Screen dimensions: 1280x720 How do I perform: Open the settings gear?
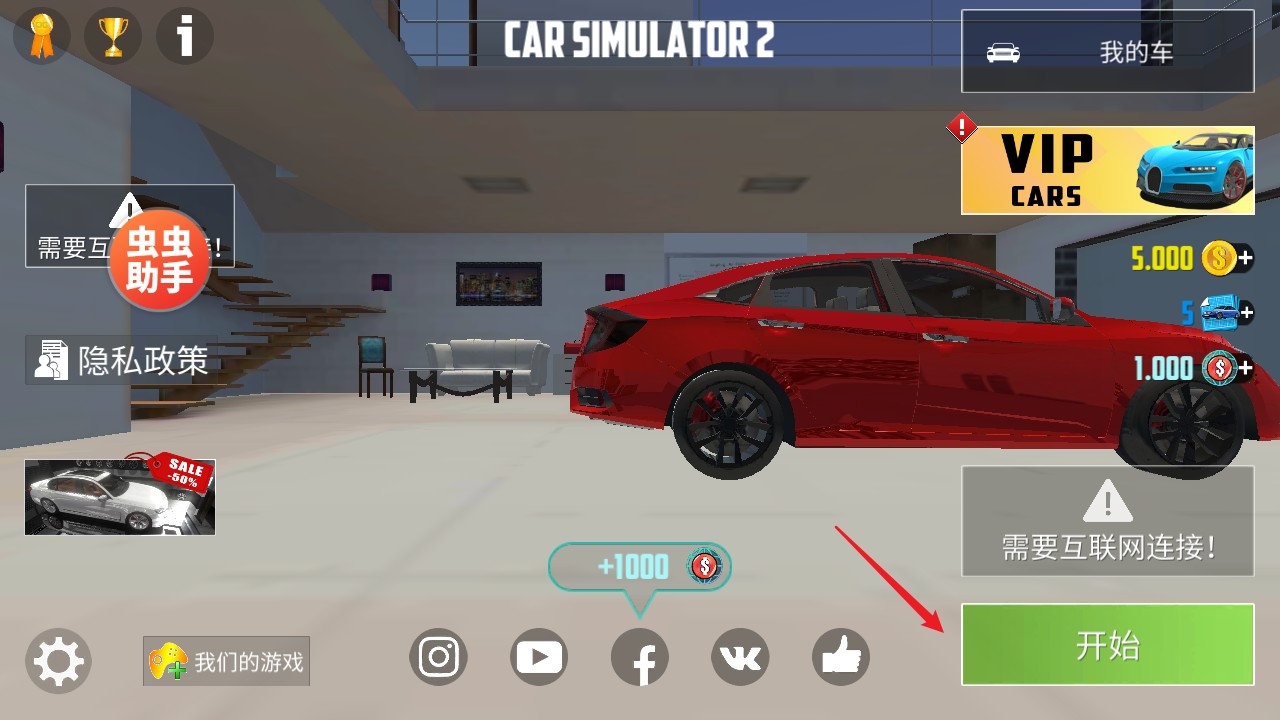pos(58,661)
